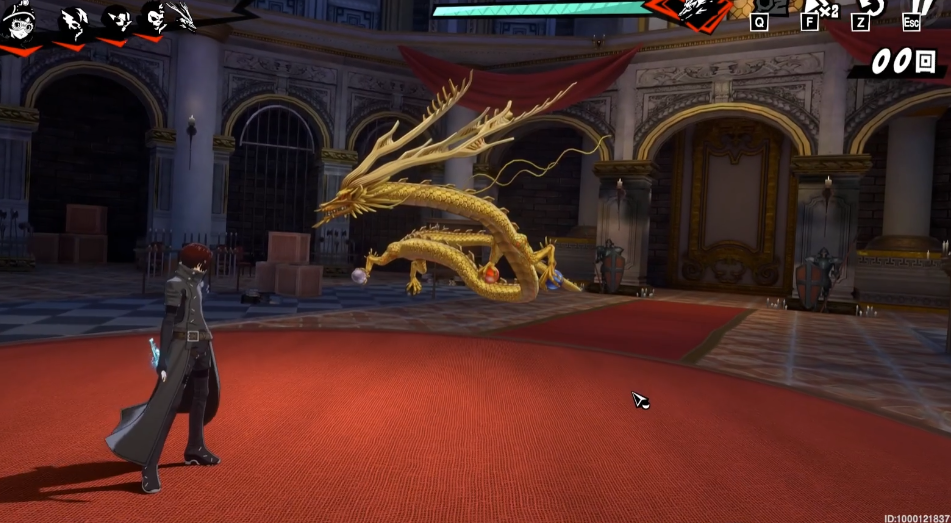Click the white dragon icon beside party portraits
The width and height of the screenshot is (951, 523).
click(x=184, y=17)
